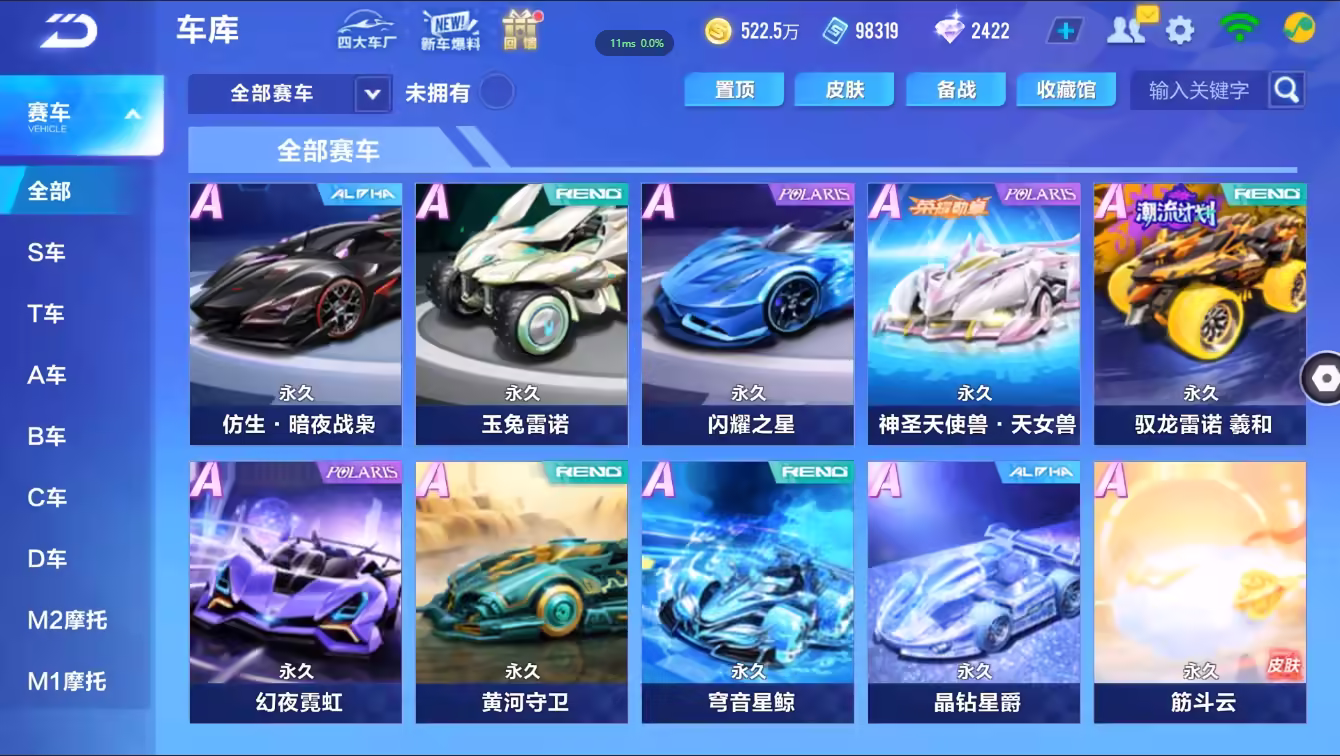Open the 新车爆料 new car news

point(450,30)
